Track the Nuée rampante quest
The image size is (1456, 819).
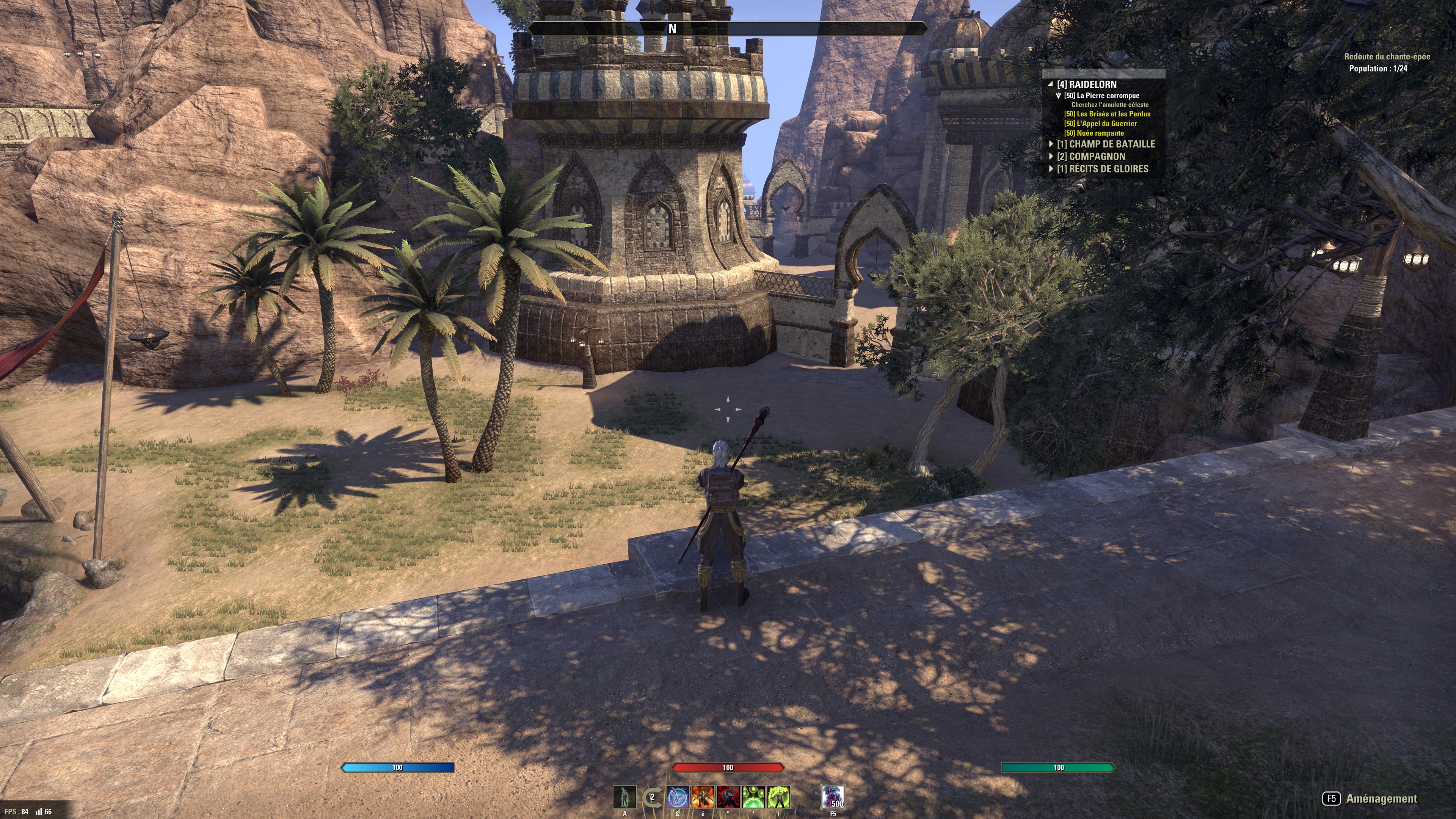tap(1094, 133)
